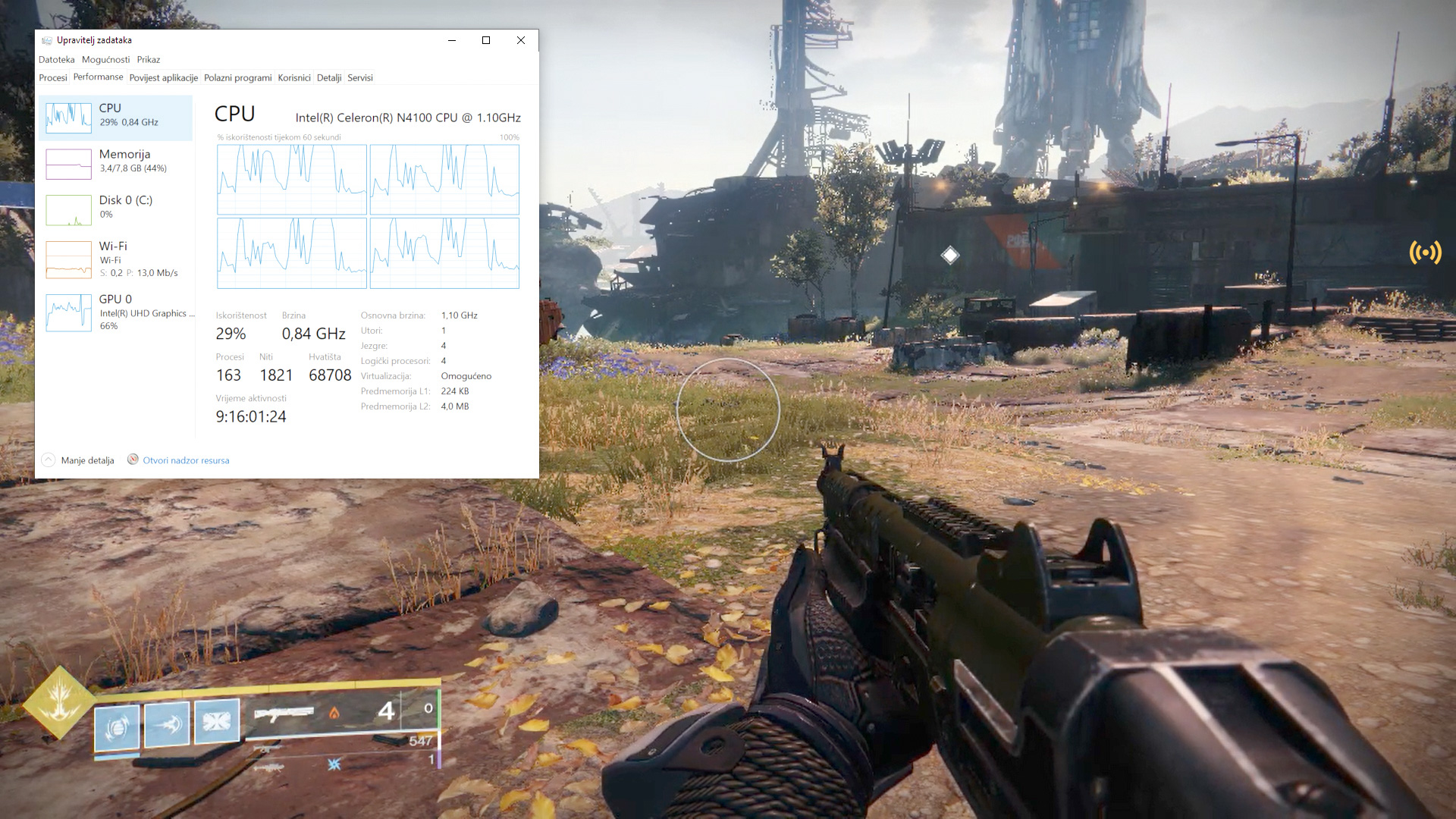Select the orange broadcast signal marker
1456x819 pixels.
click(x=1425, y=253)
